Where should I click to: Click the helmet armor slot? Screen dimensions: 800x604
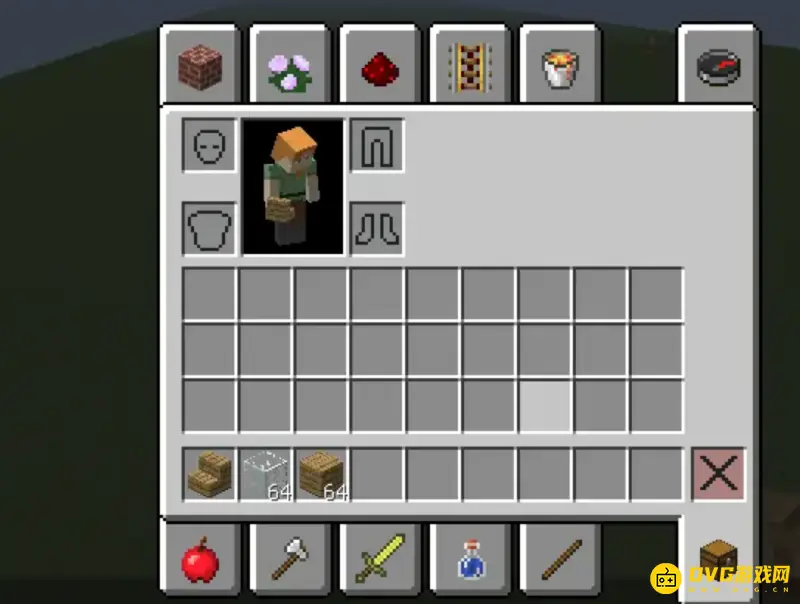[x=209, y=146]
